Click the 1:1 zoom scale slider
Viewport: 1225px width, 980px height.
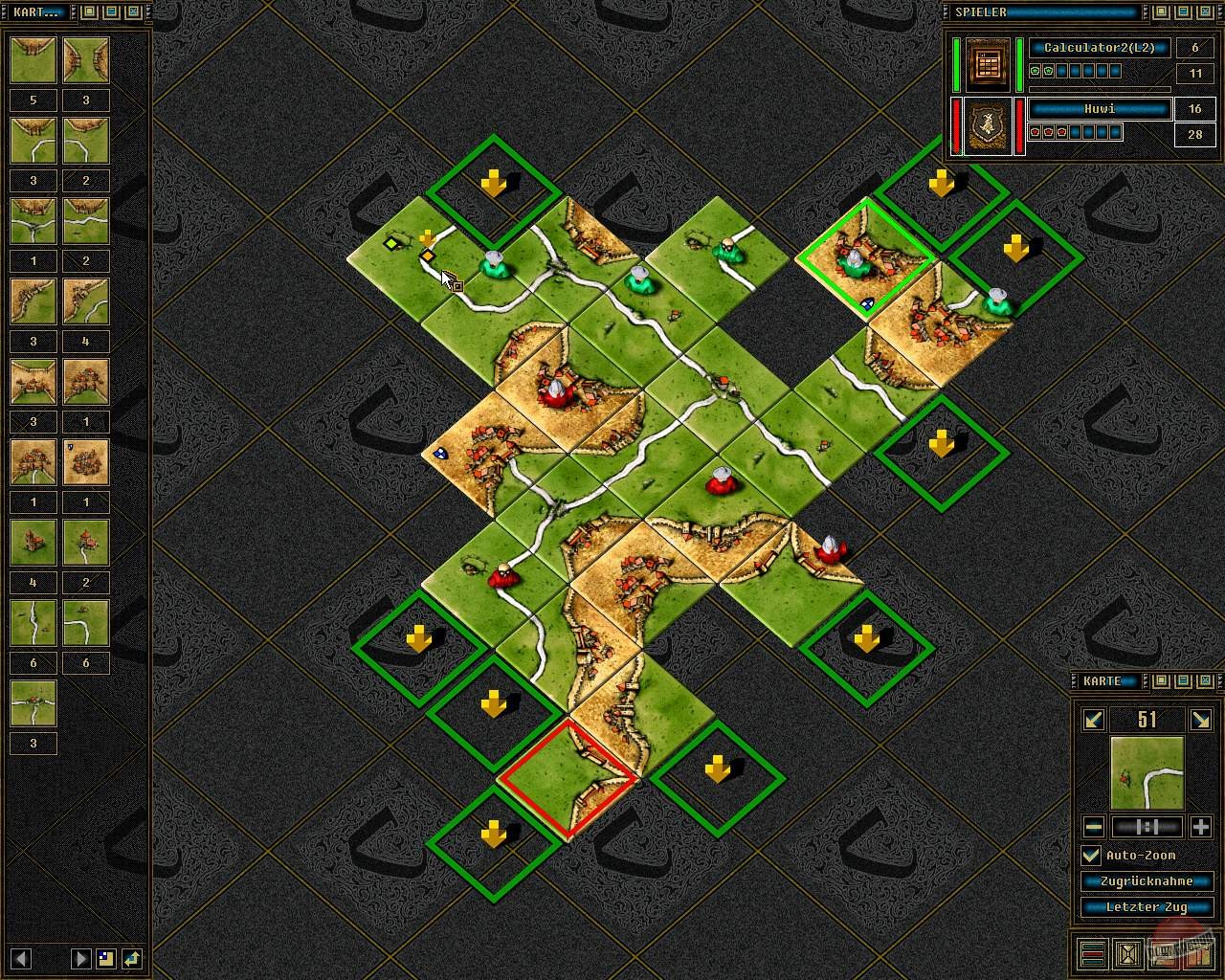(x=1146, y=827)
